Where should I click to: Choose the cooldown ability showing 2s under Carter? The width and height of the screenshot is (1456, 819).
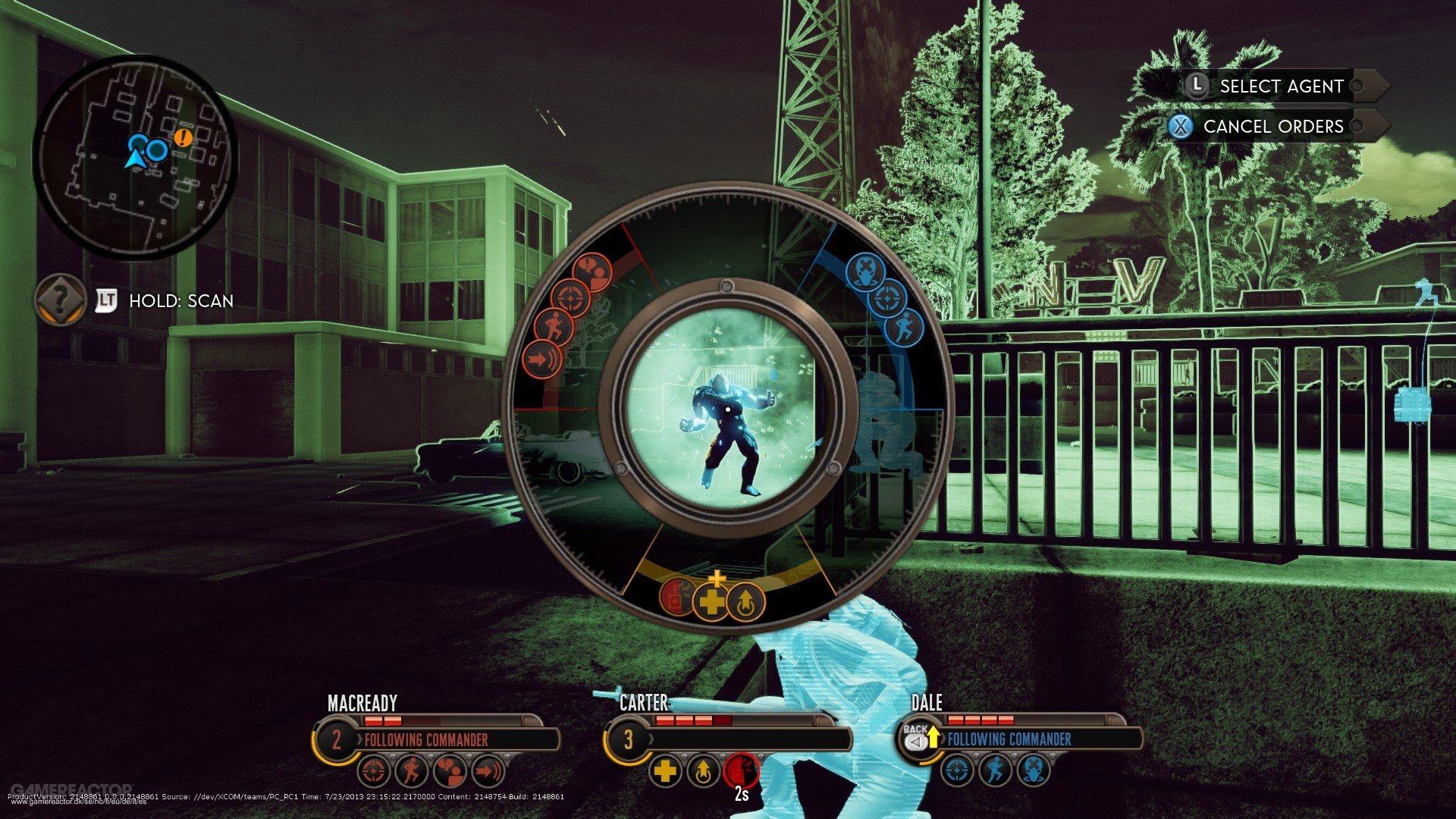coord(741,770)
